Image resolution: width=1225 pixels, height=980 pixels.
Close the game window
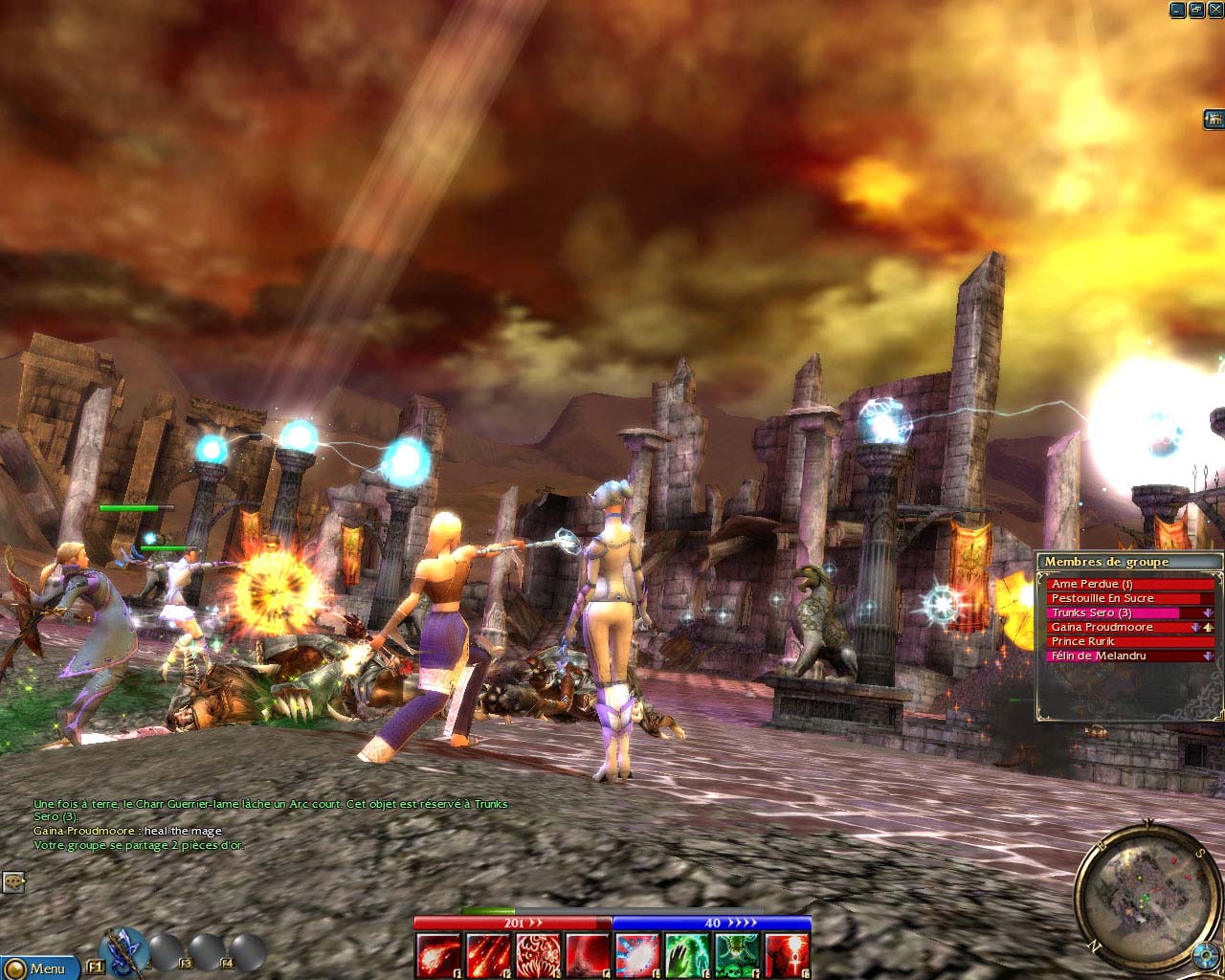coord(1214,10)
